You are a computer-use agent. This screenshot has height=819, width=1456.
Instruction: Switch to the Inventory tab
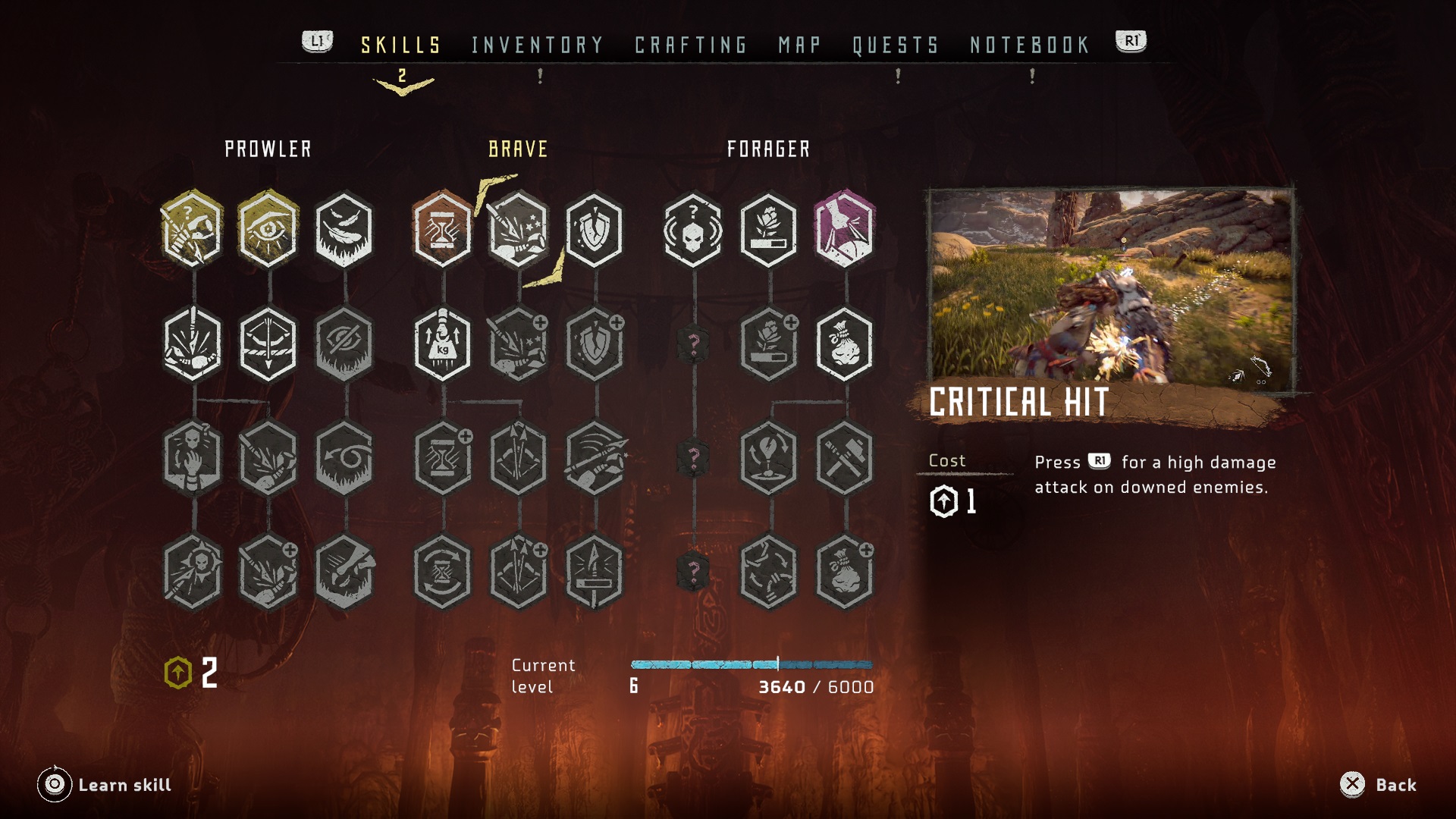537,45
